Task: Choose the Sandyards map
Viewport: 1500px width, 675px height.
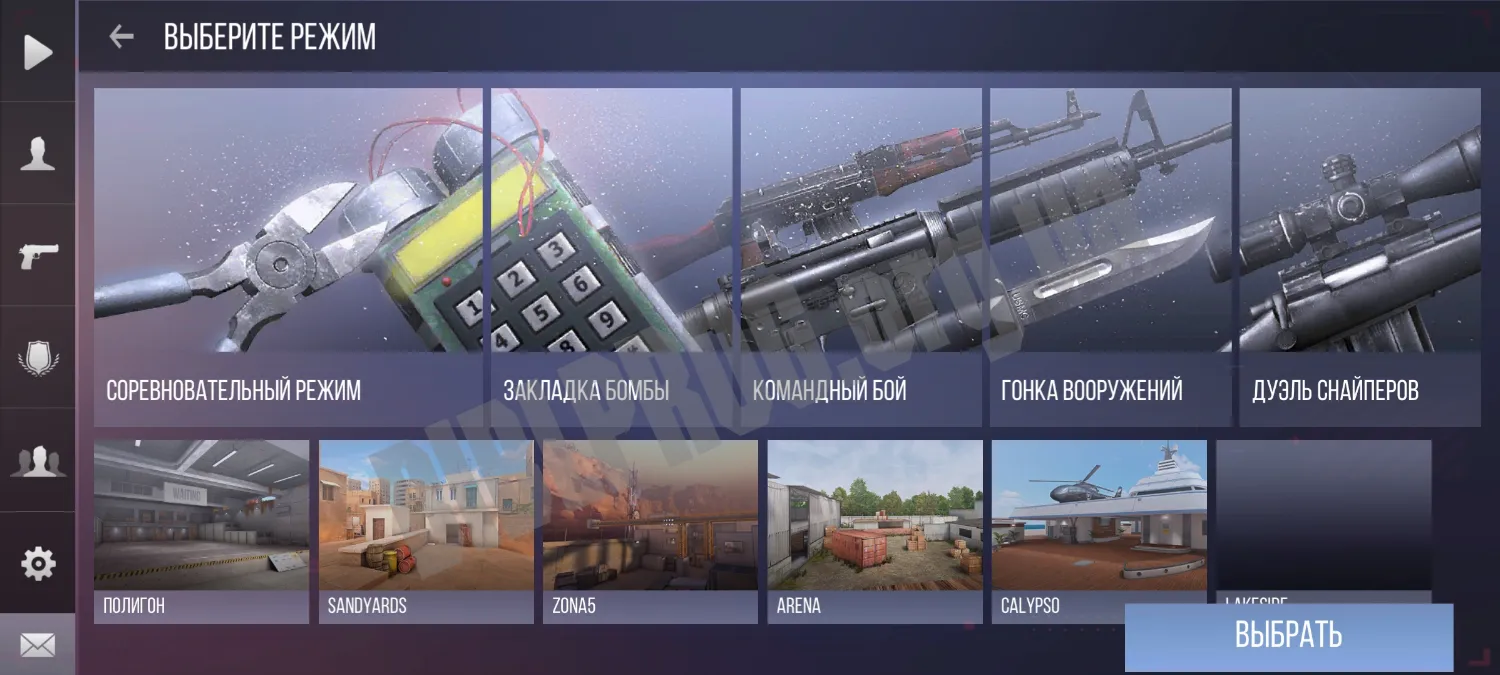Action: [426, 531]
